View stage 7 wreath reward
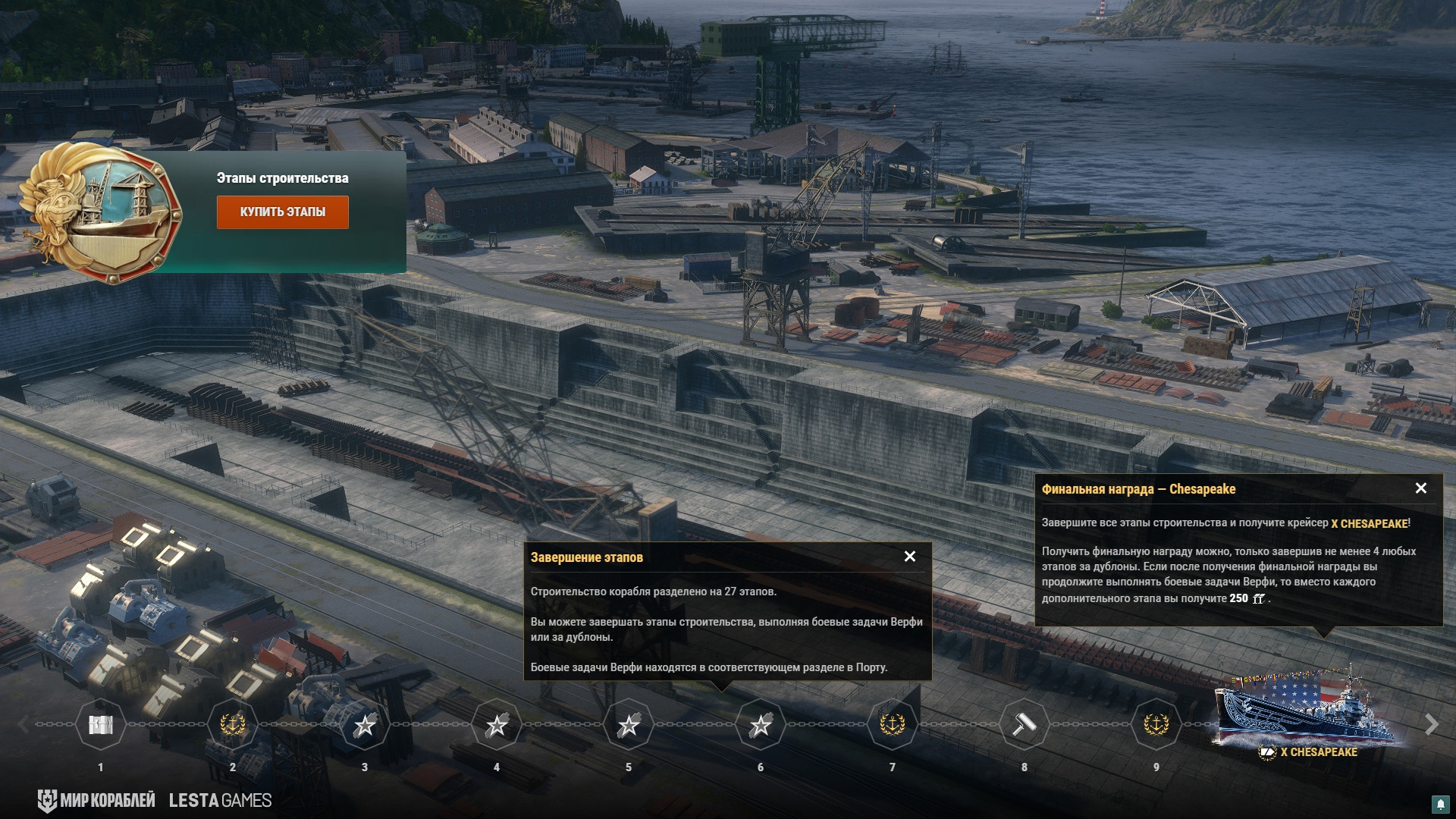The width and height of the screenshot is (1456, 819). coord(893,725)
